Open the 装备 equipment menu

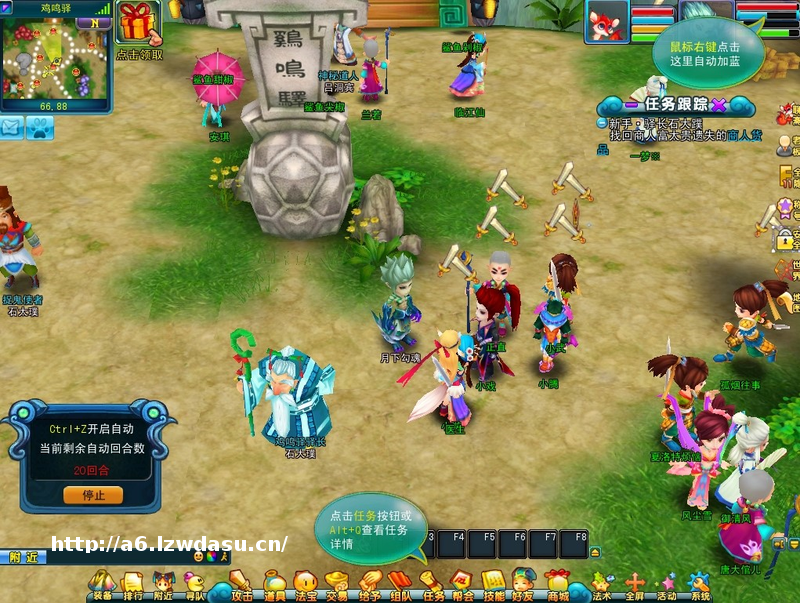click(102, 583)
